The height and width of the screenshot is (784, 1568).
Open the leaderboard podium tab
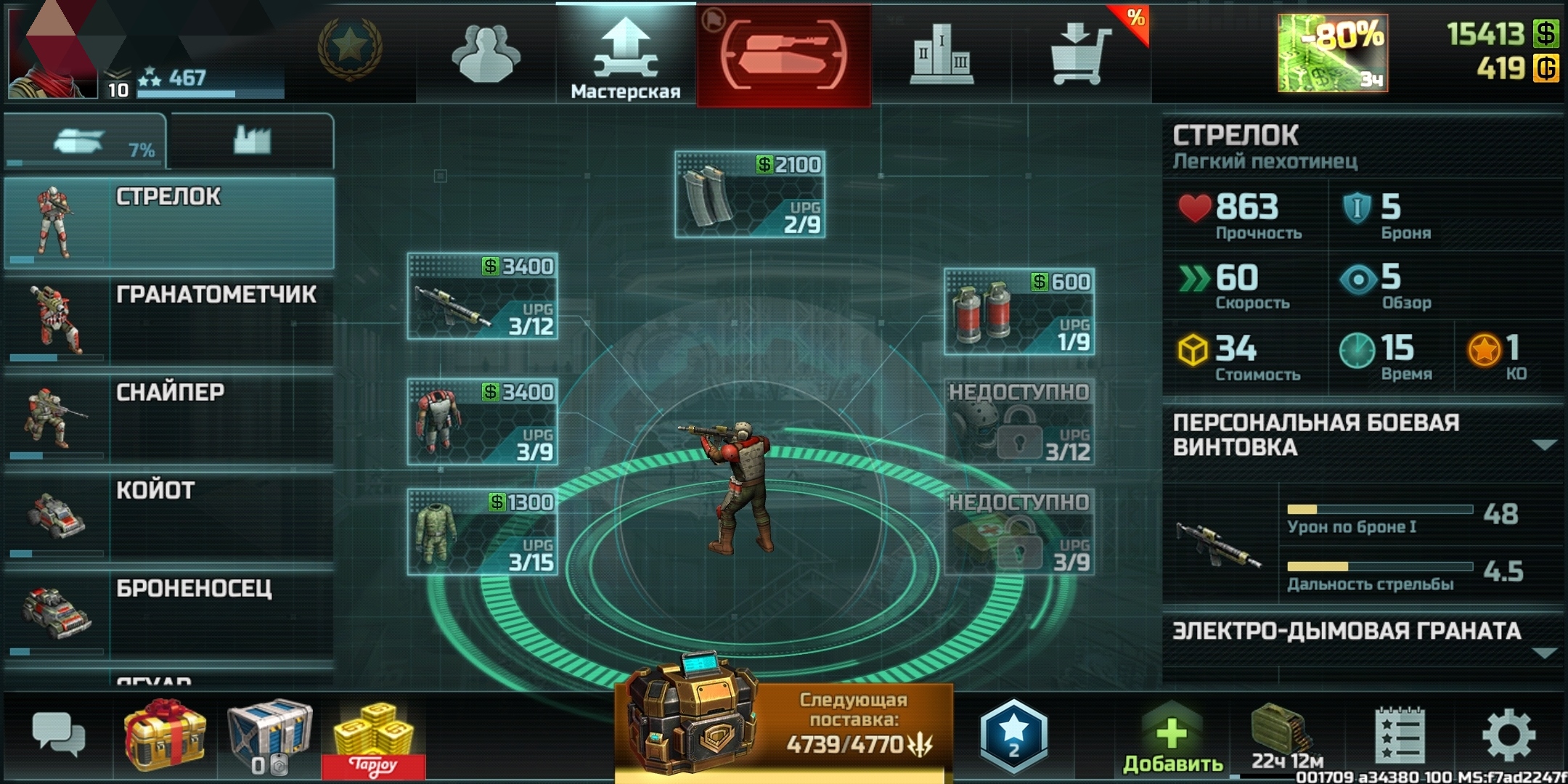pyautogui.click(x=942, y=55)
